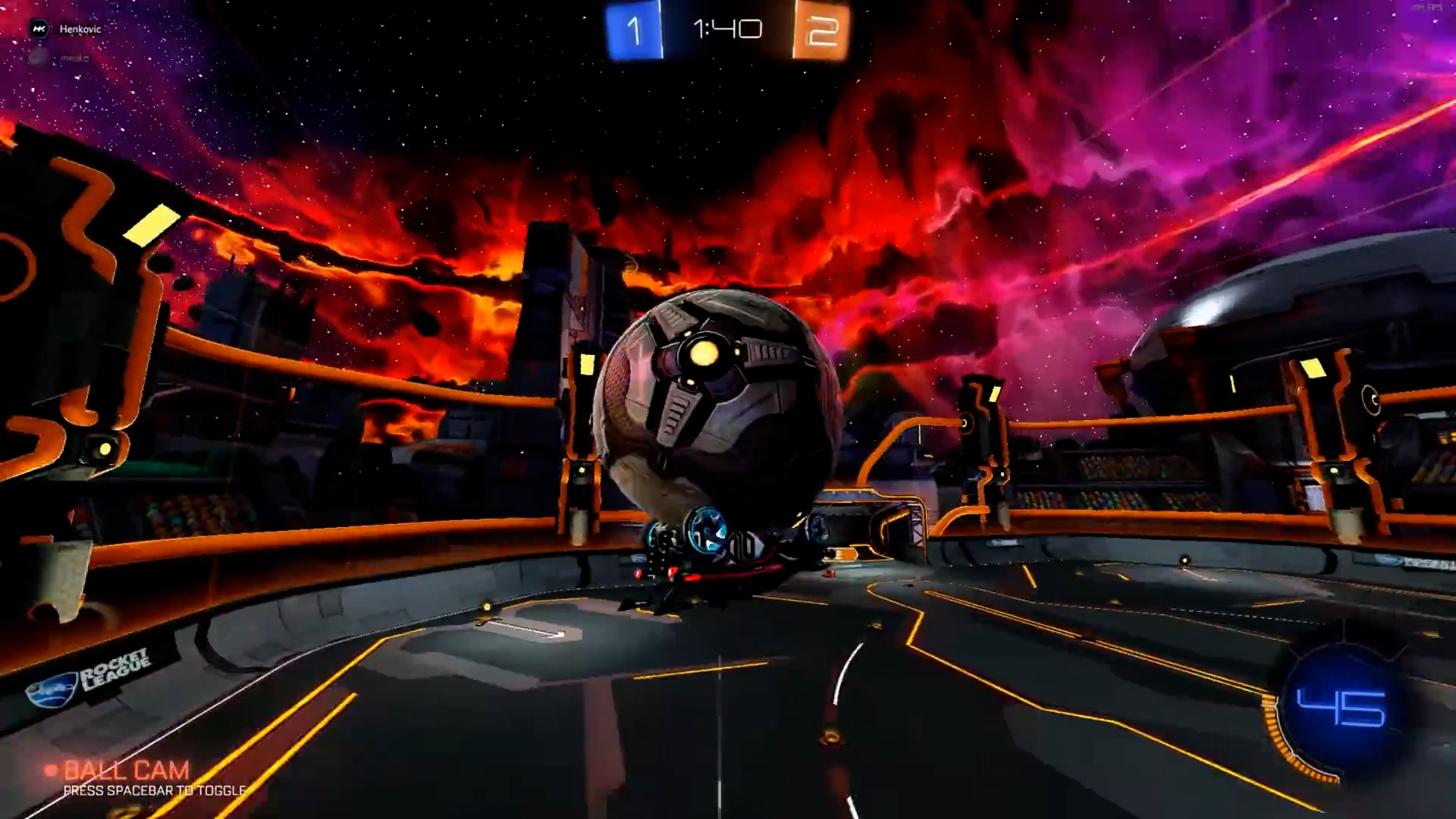The height and width of the screenshot is (819, 1456).
Task: Click the second player's avatar icon
Action: pyautogui.click(x=36, y=57)
